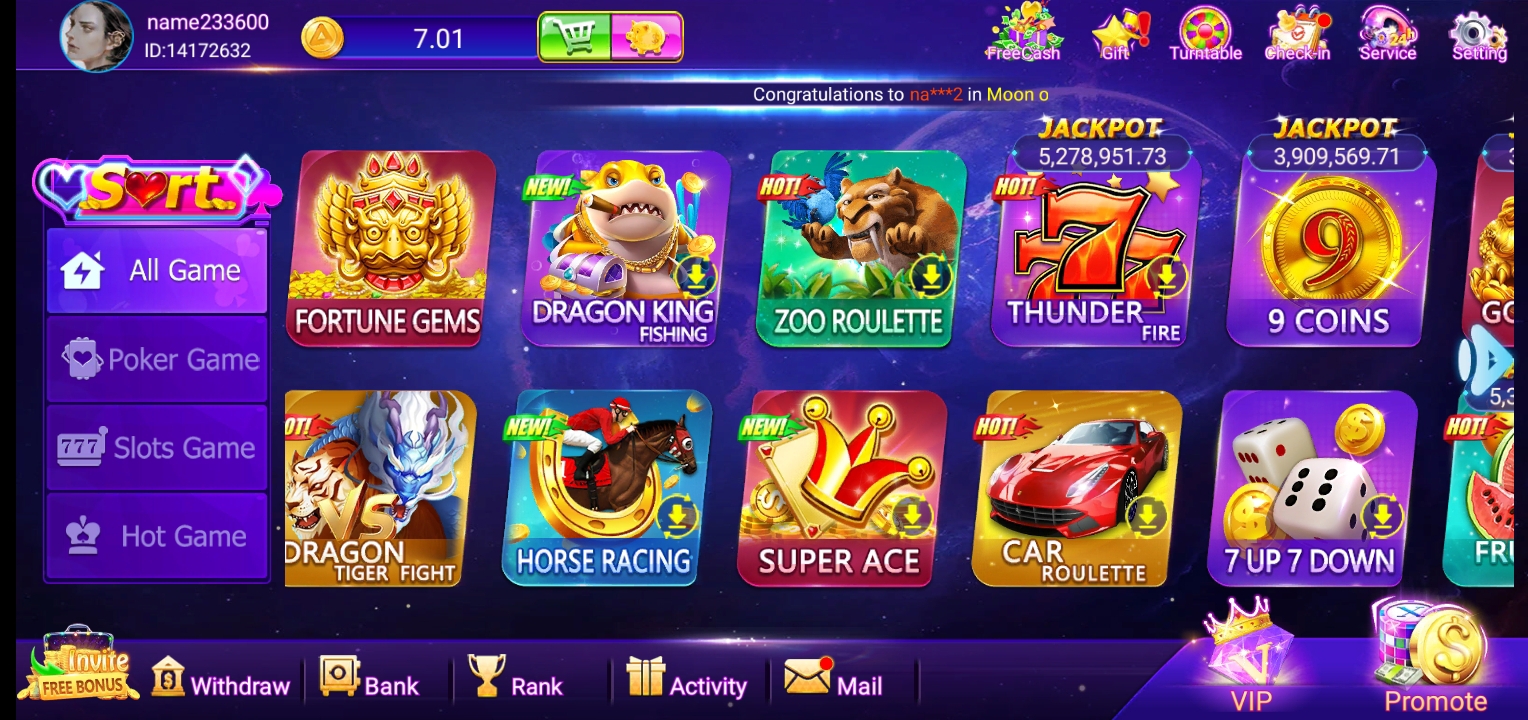Choose the All Game category
This screenshot has width=1528, height=720.
pyautogui.click(x=157, y=270)
